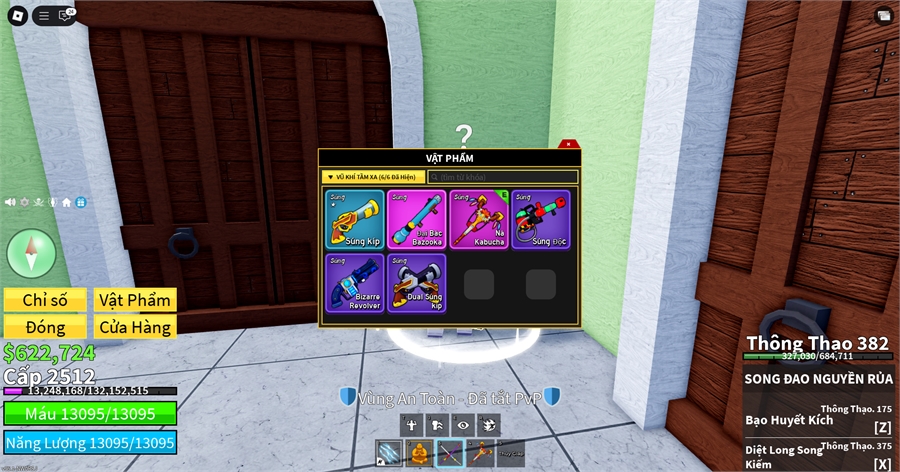
Task: Click the Đóng button
Action: [x=45, y=327]
